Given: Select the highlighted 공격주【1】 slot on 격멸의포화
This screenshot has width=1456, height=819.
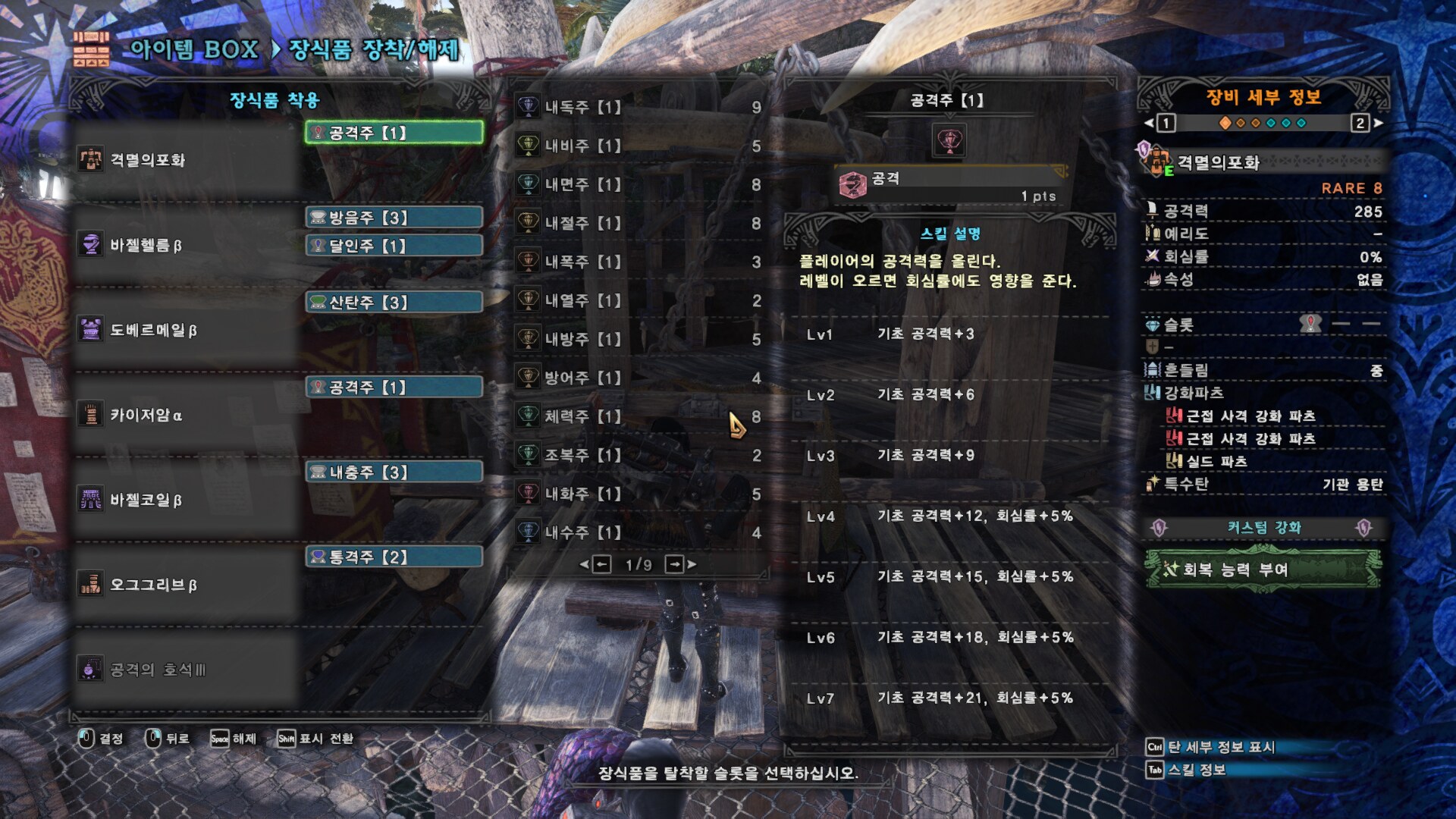Looking at the screenshot, I should (394, 133).
